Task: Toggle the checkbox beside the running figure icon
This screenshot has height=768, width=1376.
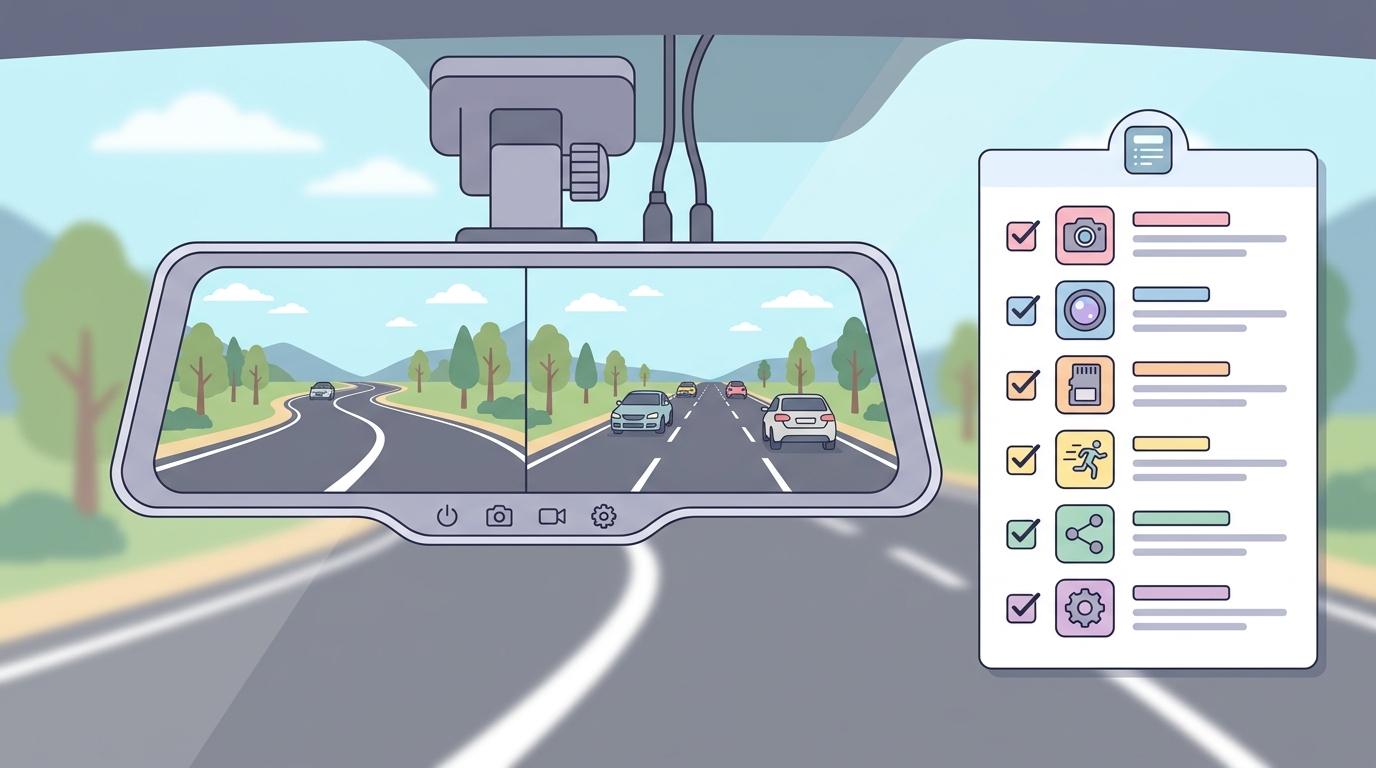Action: [1021, 459]
